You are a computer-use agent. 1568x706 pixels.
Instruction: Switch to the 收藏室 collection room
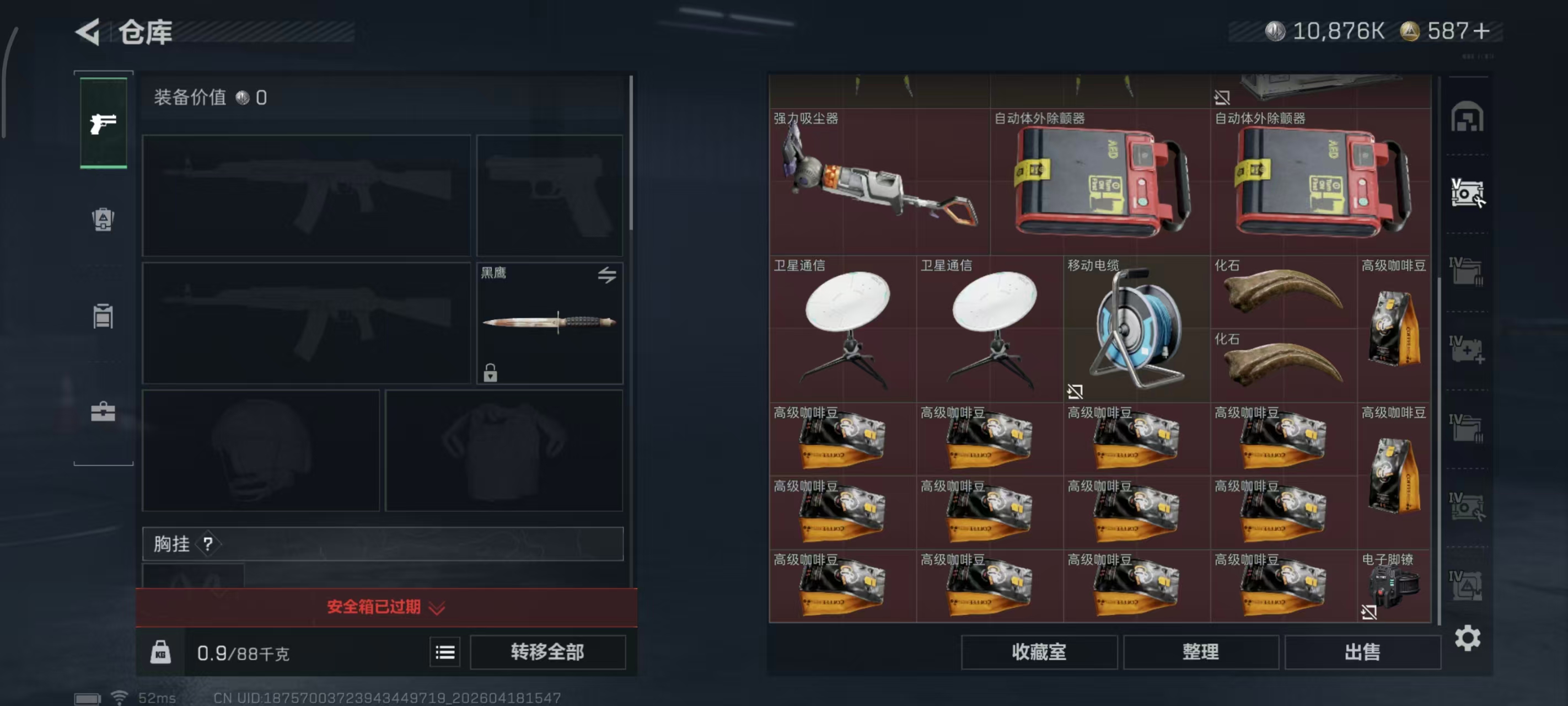coord(1038,652)
